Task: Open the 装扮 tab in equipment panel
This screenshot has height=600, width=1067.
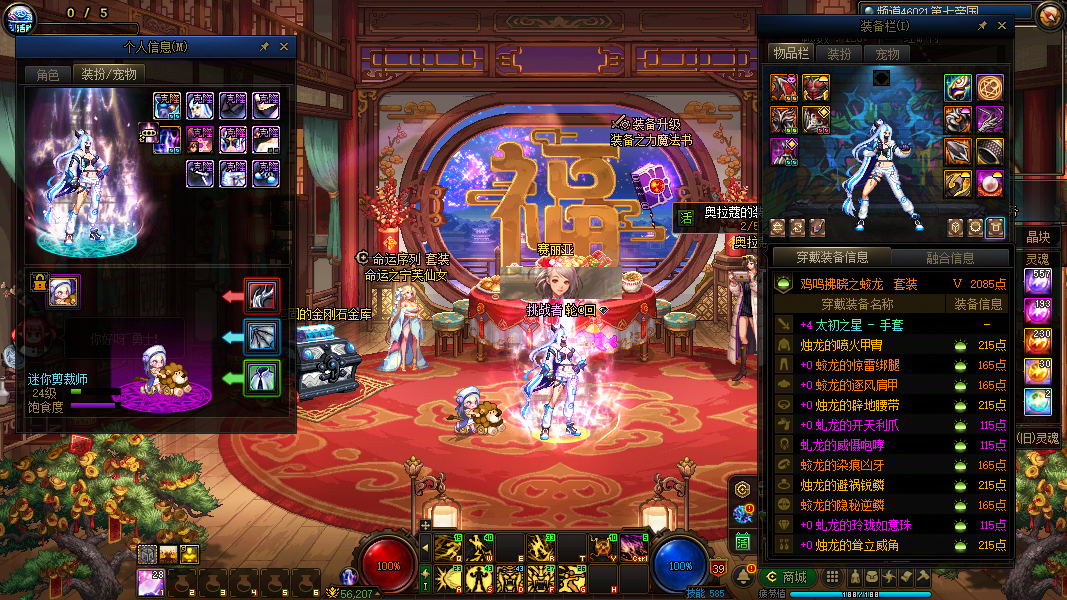Action: point(838,54)
